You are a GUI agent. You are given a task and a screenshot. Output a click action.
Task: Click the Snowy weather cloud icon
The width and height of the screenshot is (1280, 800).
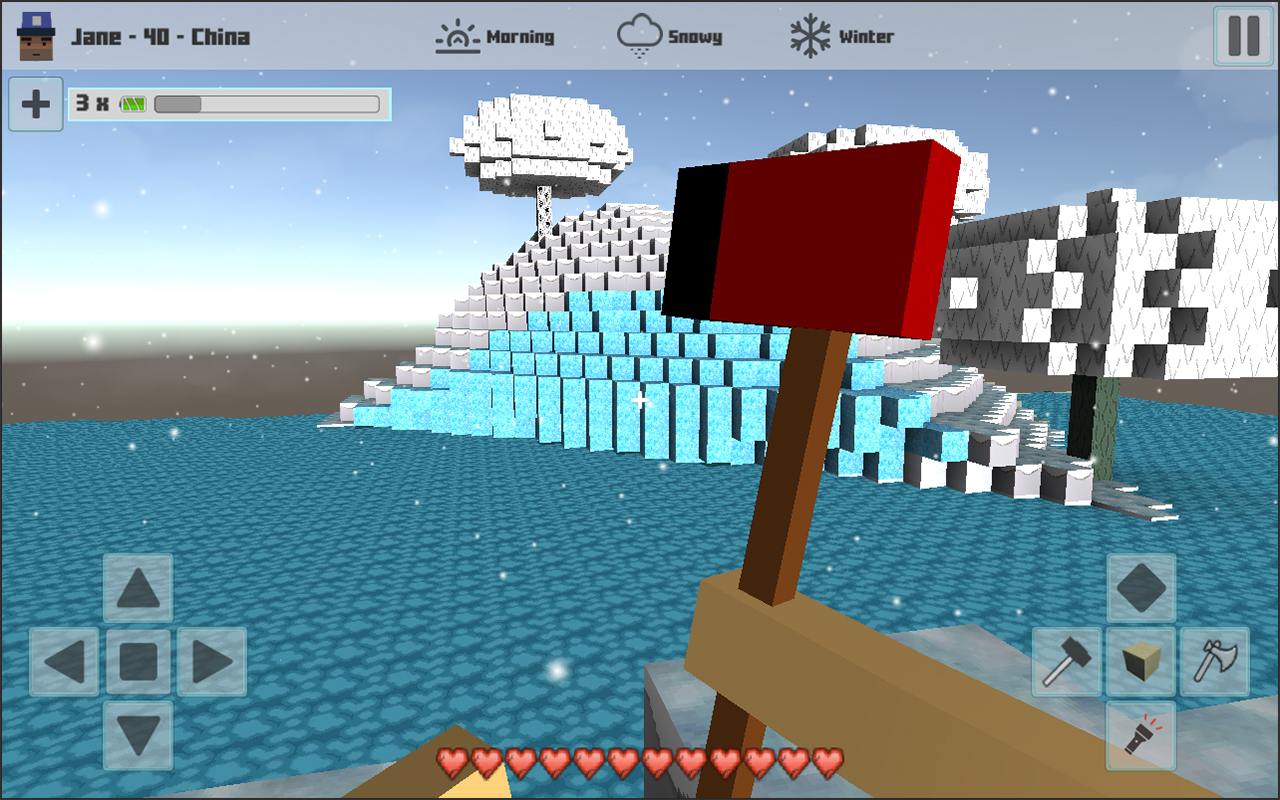coord(640,35)
